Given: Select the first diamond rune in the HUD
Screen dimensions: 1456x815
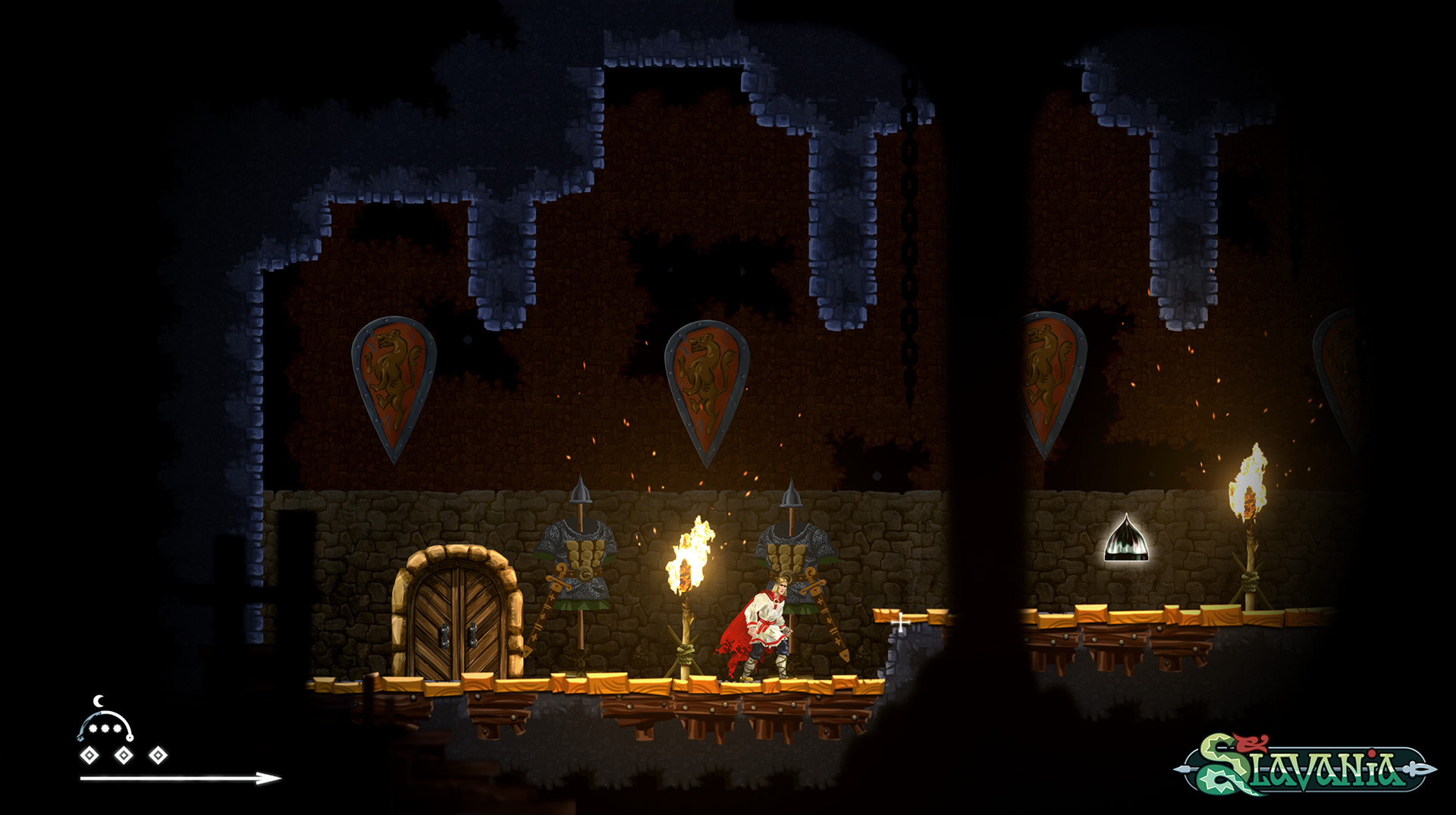Looking at the screenshot, I should coord(91,755).
